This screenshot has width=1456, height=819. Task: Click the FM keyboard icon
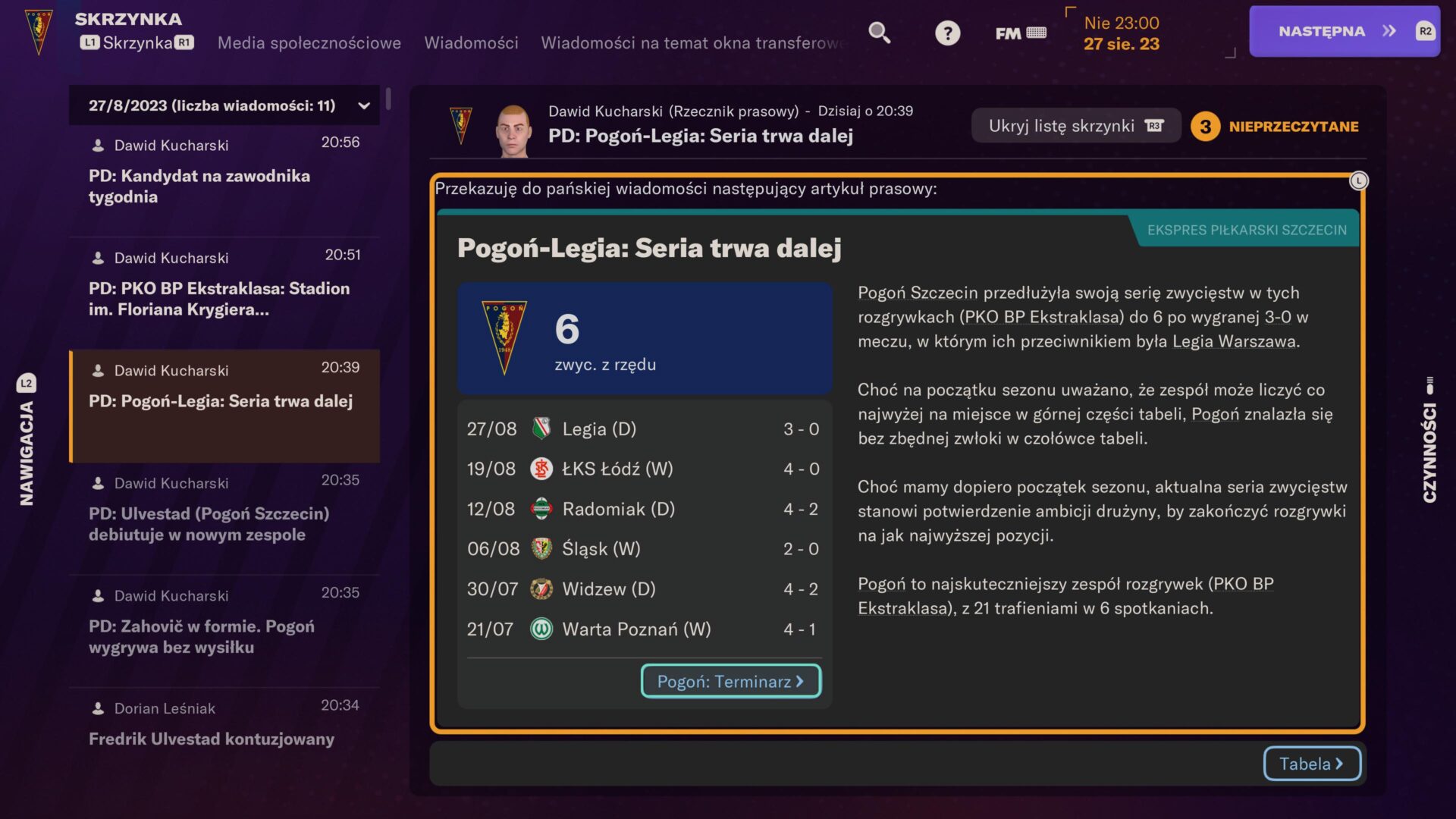coord(1019,33)
